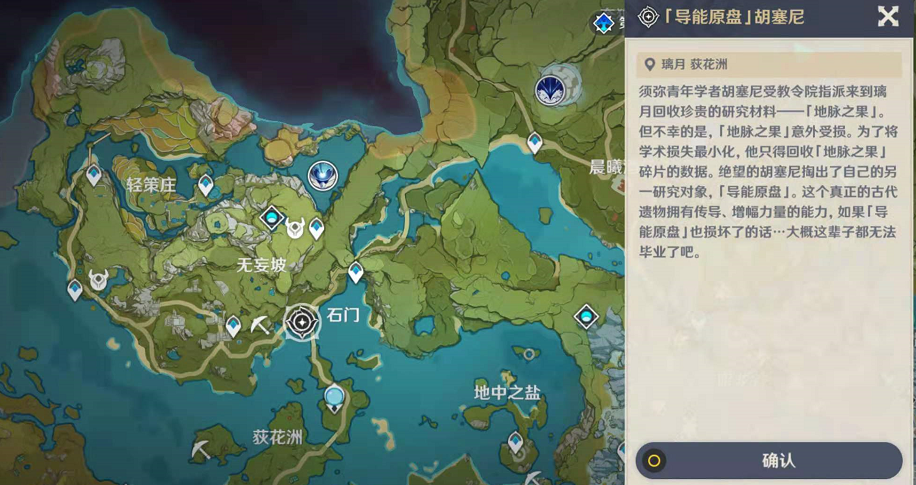The height and width of the screenshot is (485, 916).
Task: Select the teleport waypoint beside 晨曦 label
Action: click(535, 144)
